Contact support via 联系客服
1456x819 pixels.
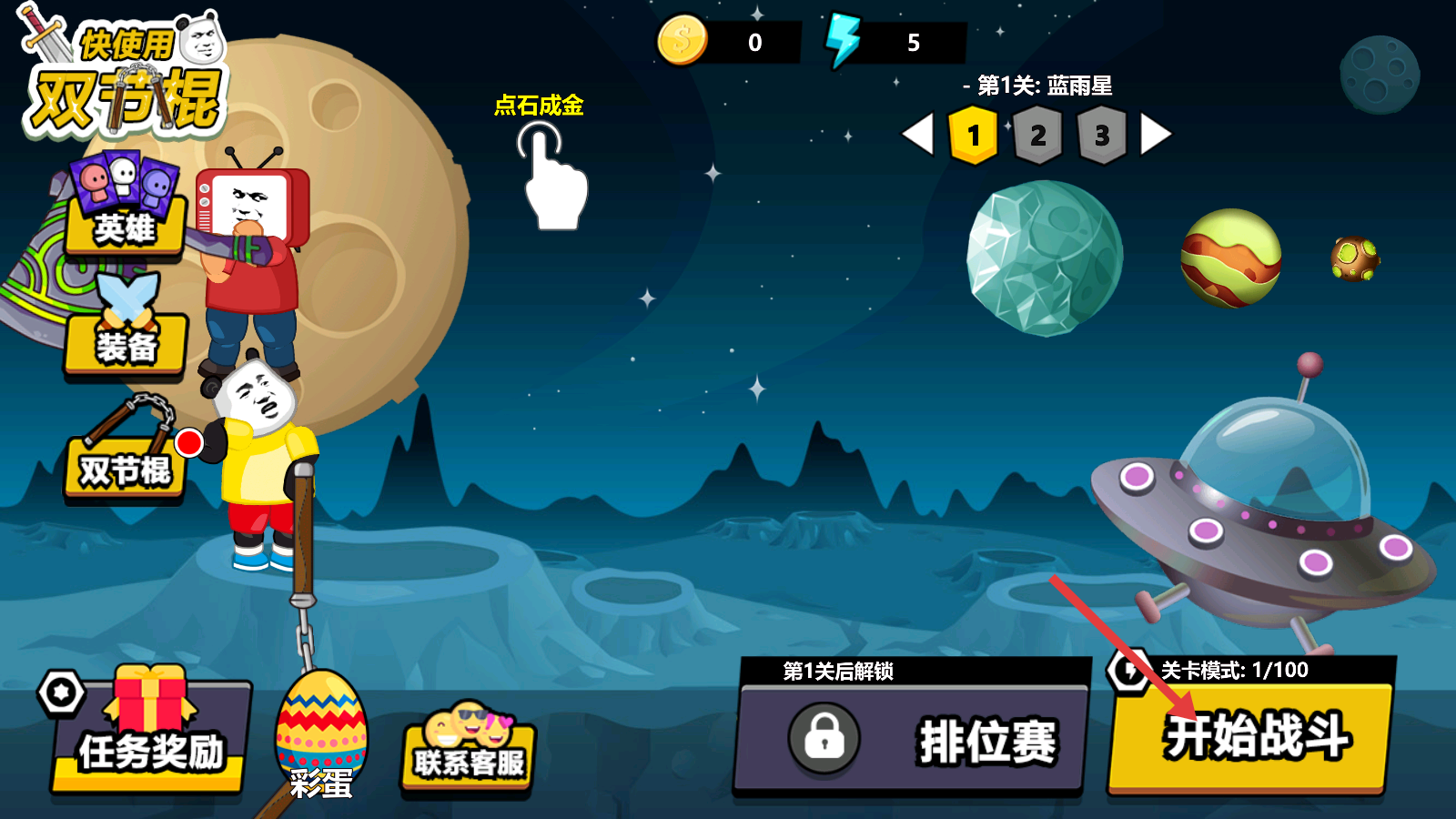(x=469, y=753)
